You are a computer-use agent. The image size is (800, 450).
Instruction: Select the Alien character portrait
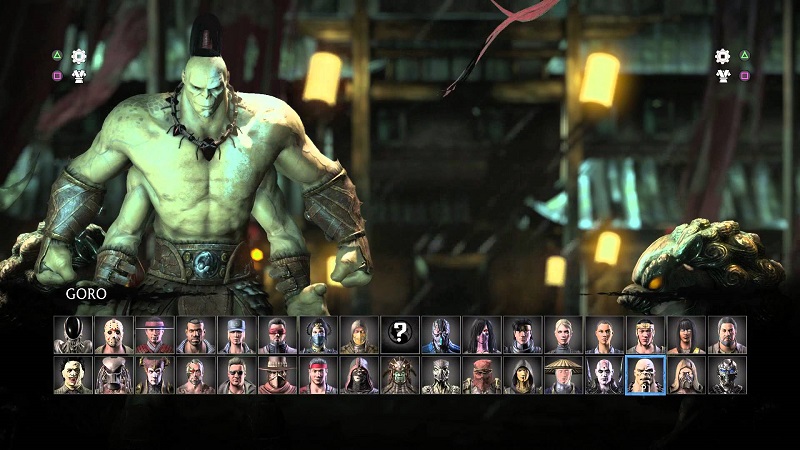[x=72, y=335]
